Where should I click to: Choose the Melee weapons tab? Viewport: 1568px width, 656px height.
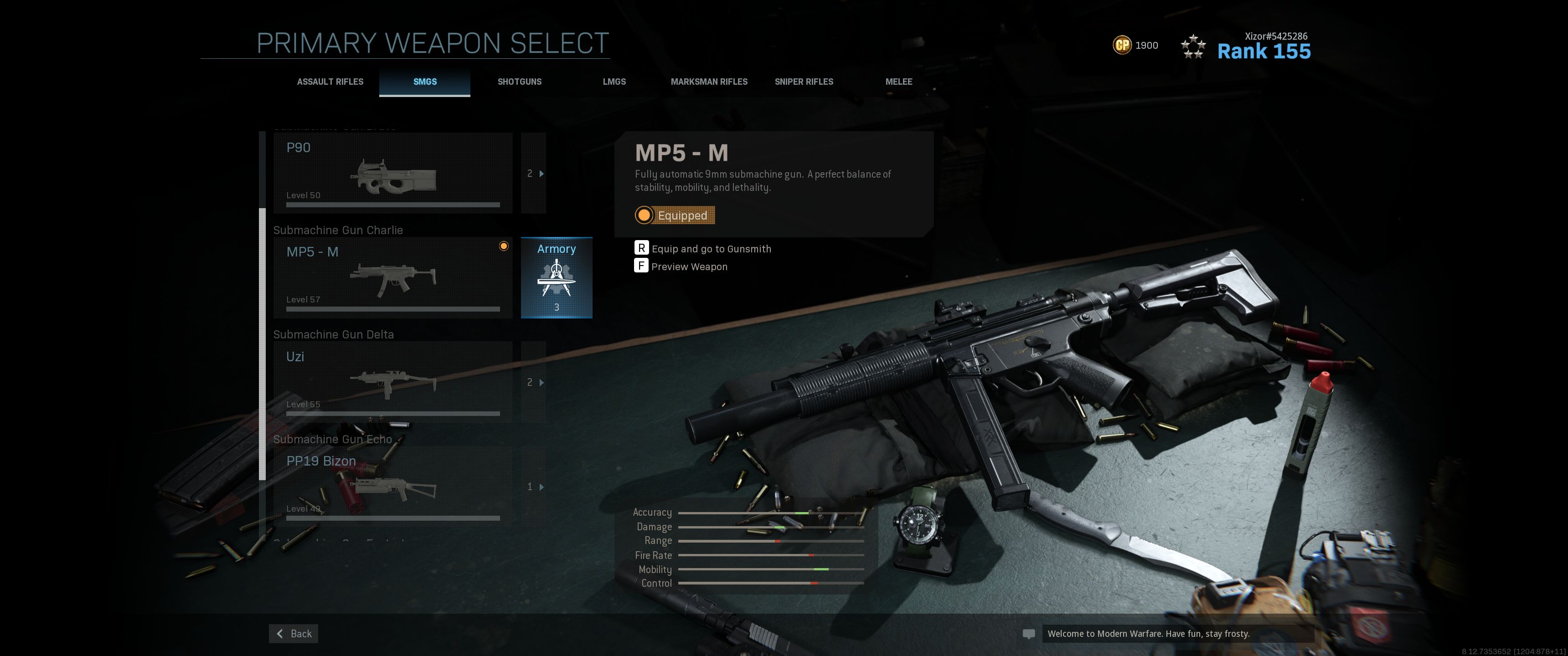pos(898,82)
